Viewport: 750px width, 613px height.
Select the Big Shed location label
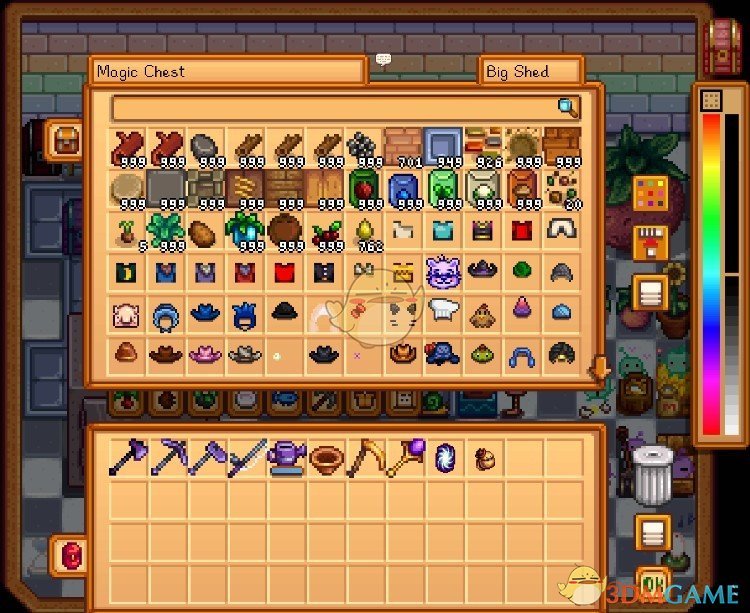point(530,72)
